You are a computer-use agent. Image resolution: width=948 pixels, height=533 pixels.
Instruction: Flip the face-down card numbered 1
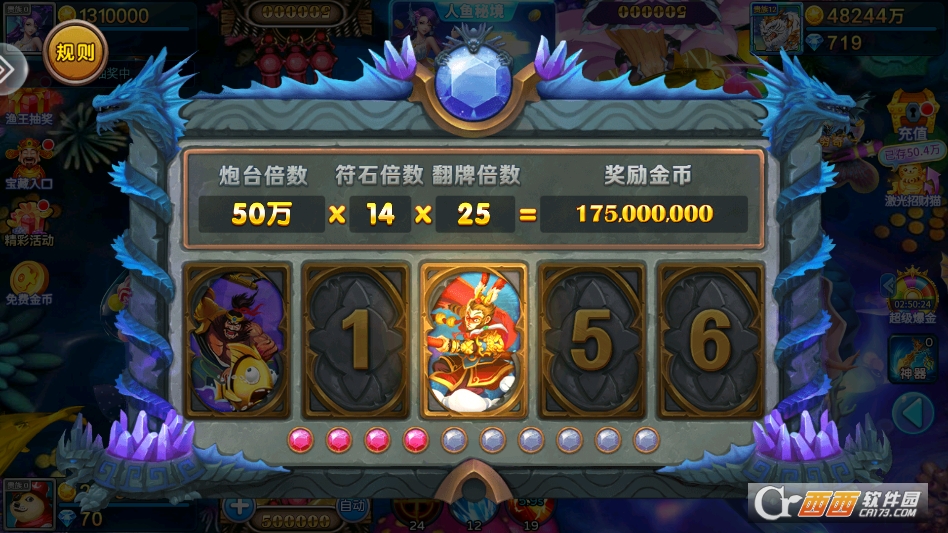click(357, 340)
